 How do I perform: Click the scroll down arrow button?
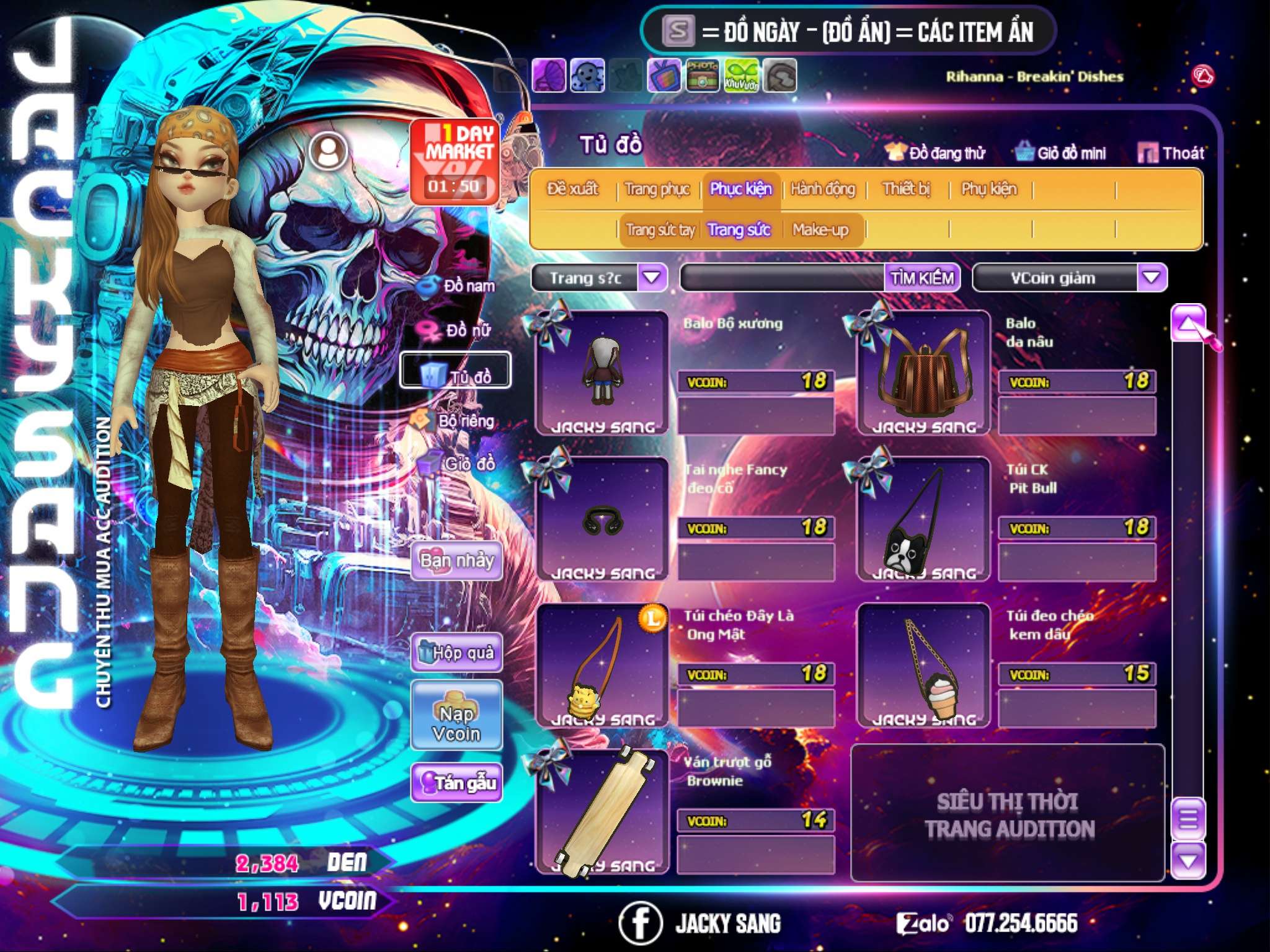click(1188, 861)
